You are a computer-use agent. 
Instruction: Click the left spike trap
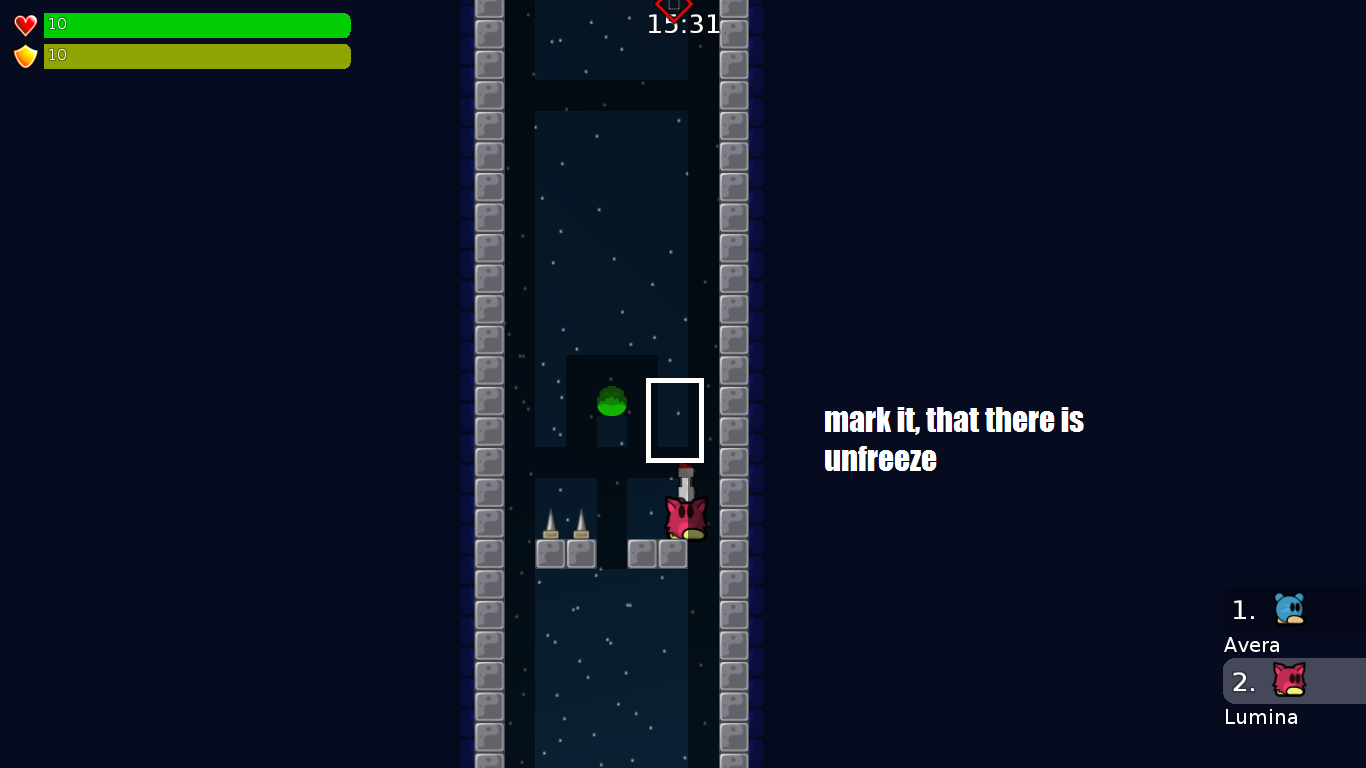coord(549,525)
